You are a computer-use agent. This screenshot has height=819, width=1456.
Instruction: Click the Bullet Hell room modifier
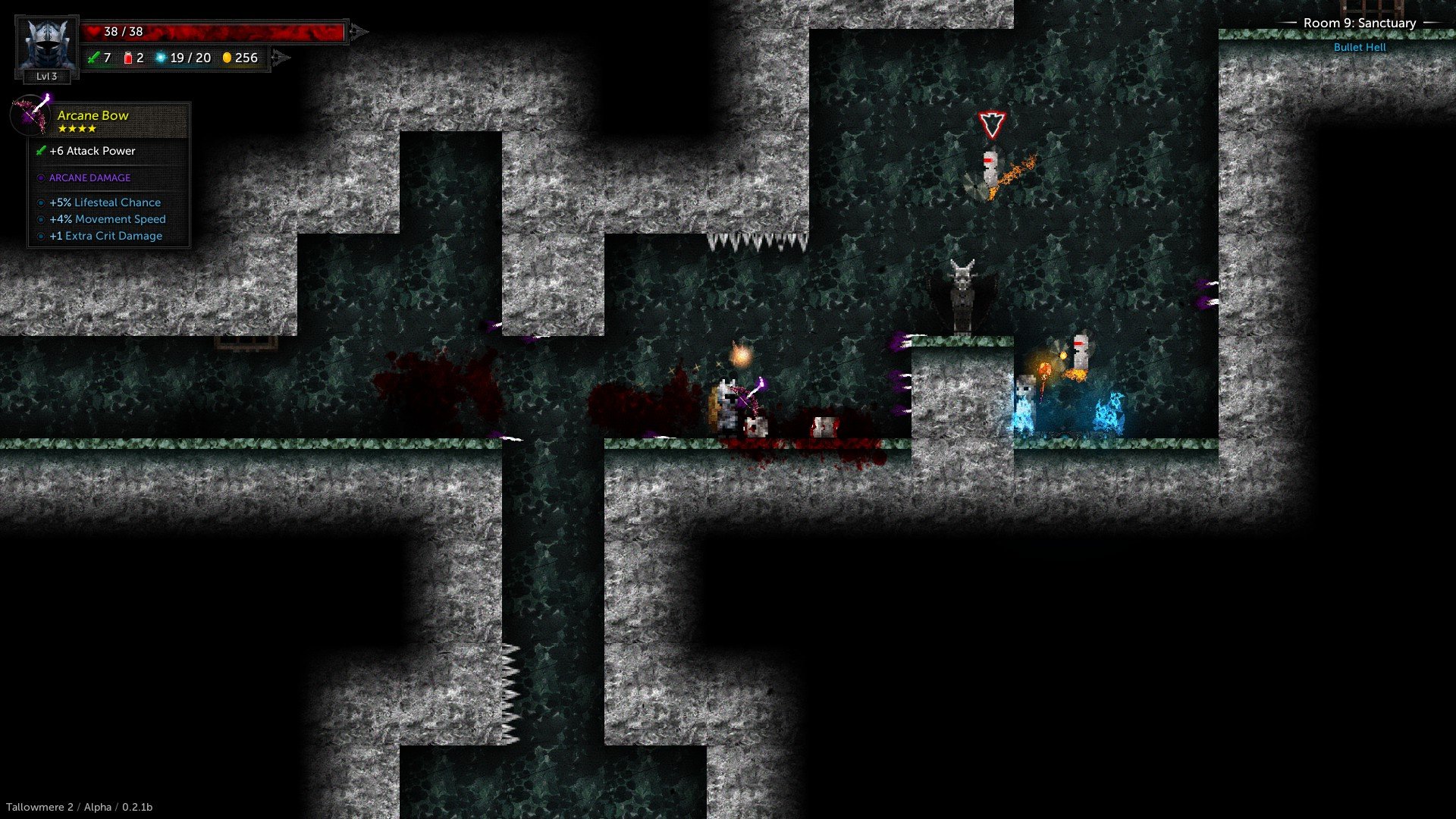click(x=1359, y=47)
